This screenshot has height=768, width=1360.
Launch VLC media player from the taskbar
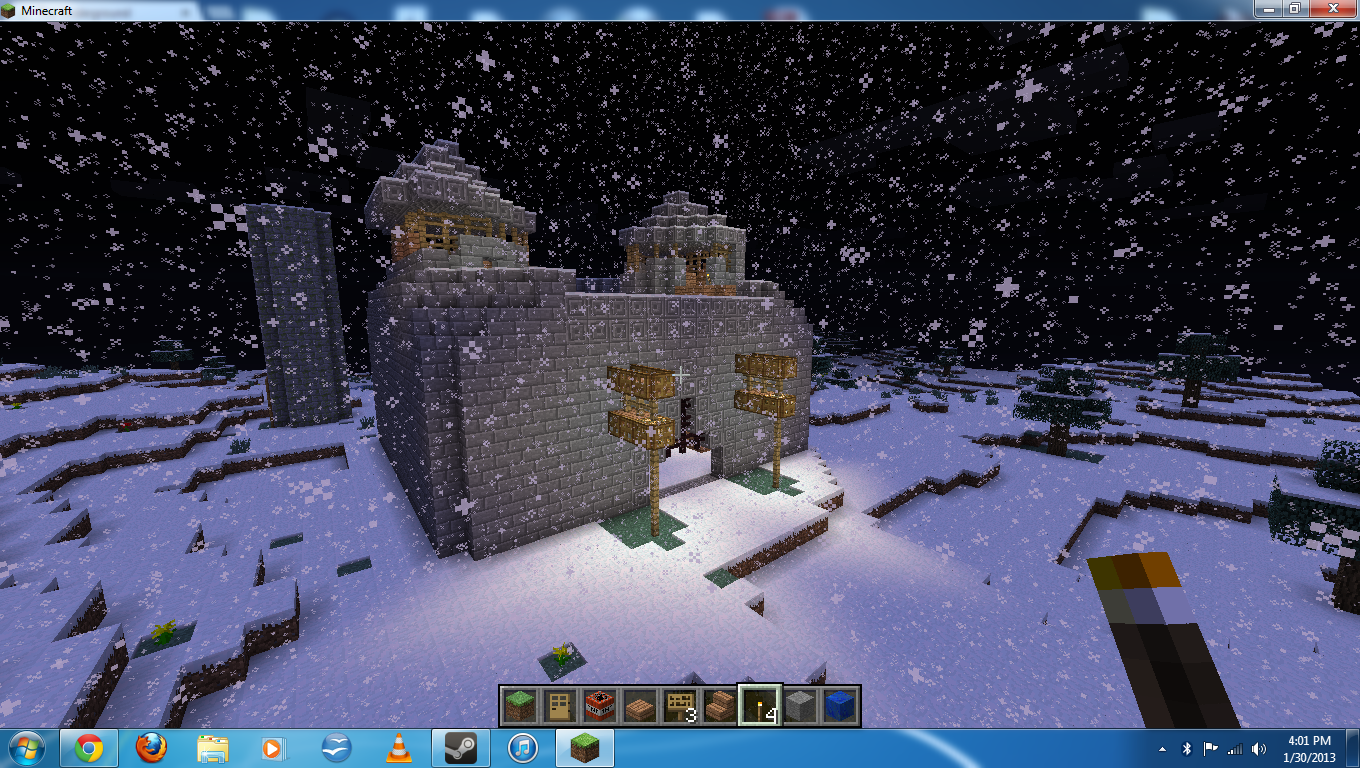pyautogui.click(x=400, y=747)
